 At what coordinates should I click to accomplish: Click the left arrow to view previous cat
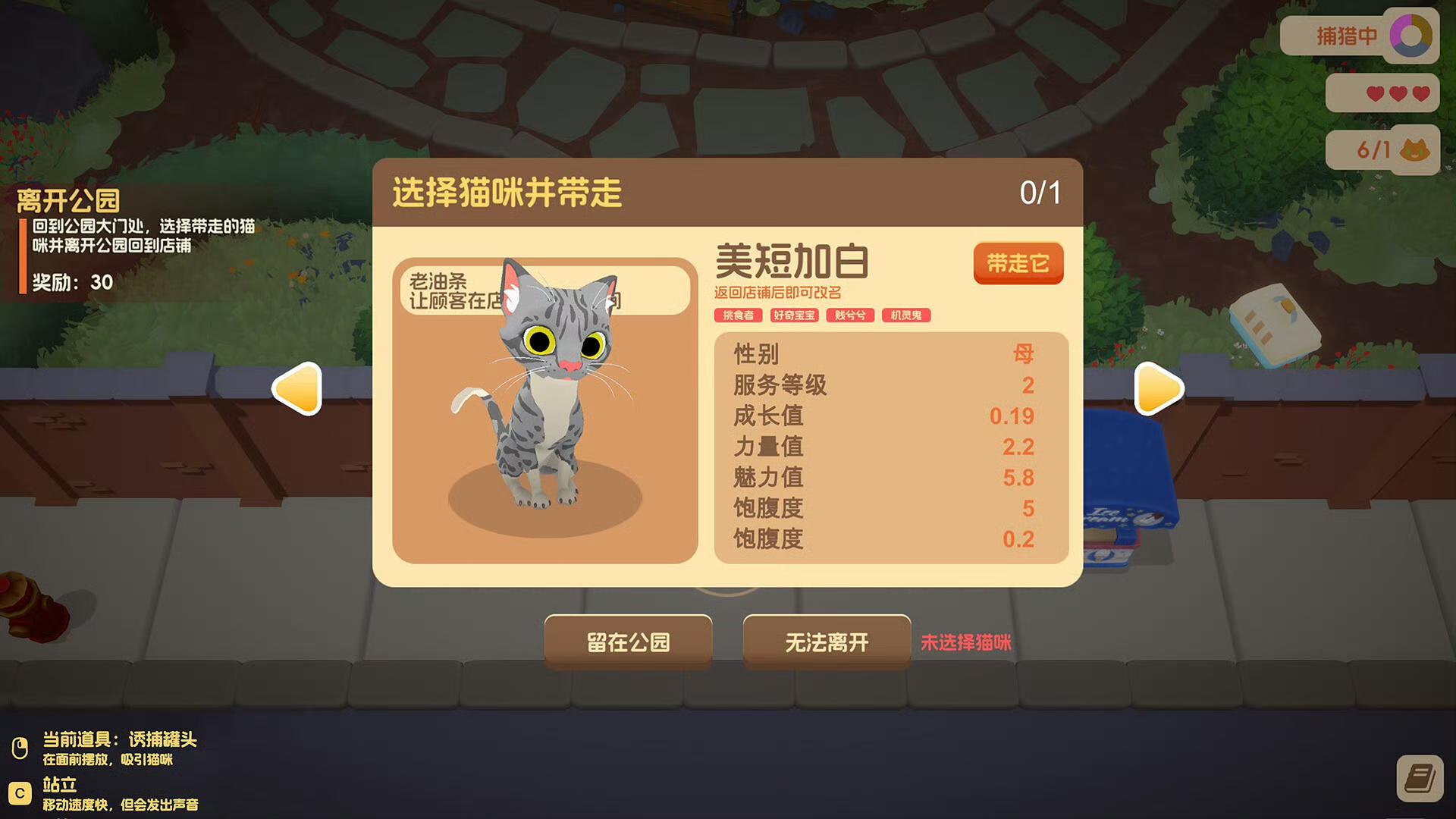point(299,389)
